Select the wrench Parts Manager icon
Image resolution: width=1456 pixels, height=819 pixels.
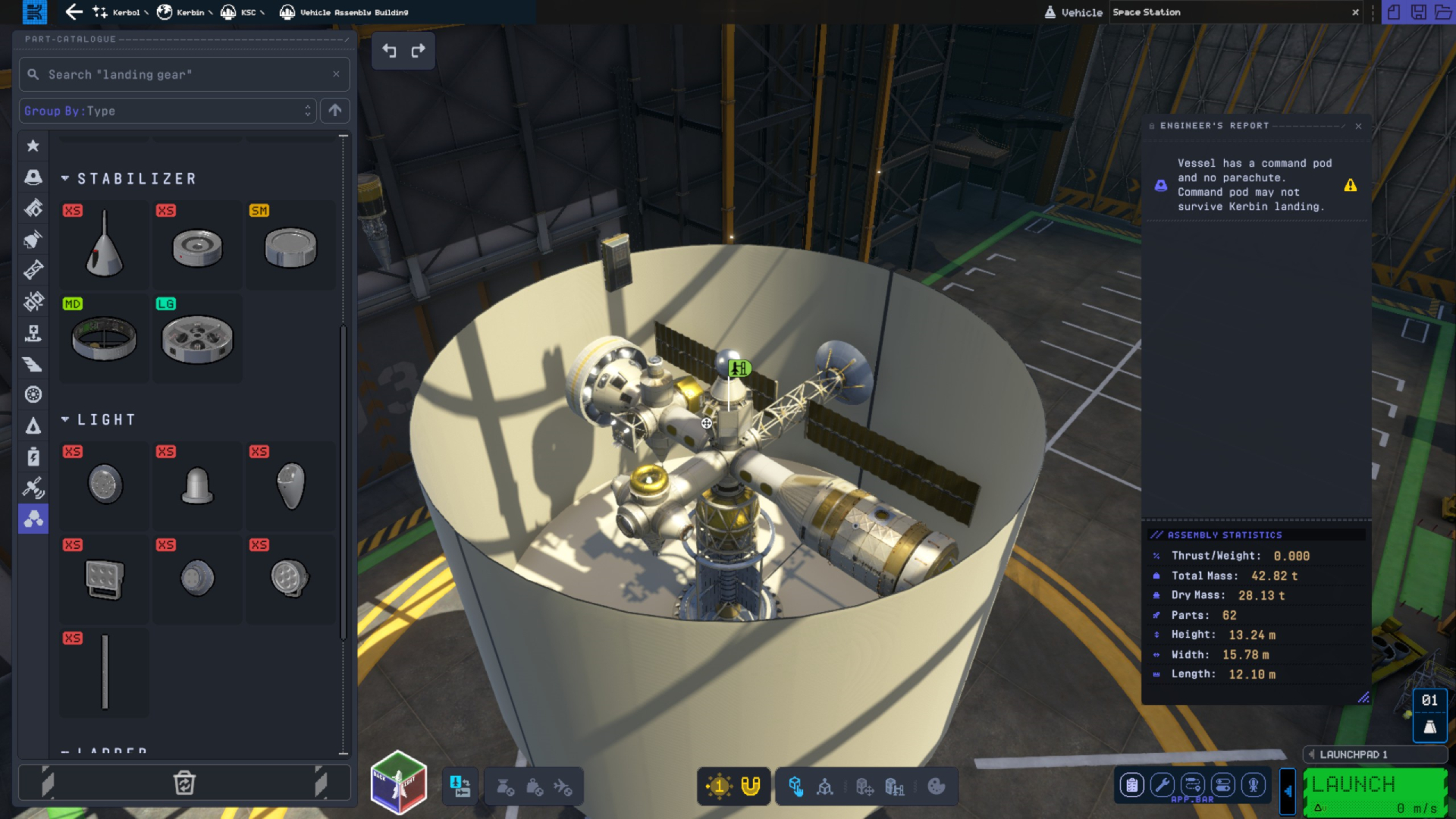pyautogui.click(x=1161, y=786)
